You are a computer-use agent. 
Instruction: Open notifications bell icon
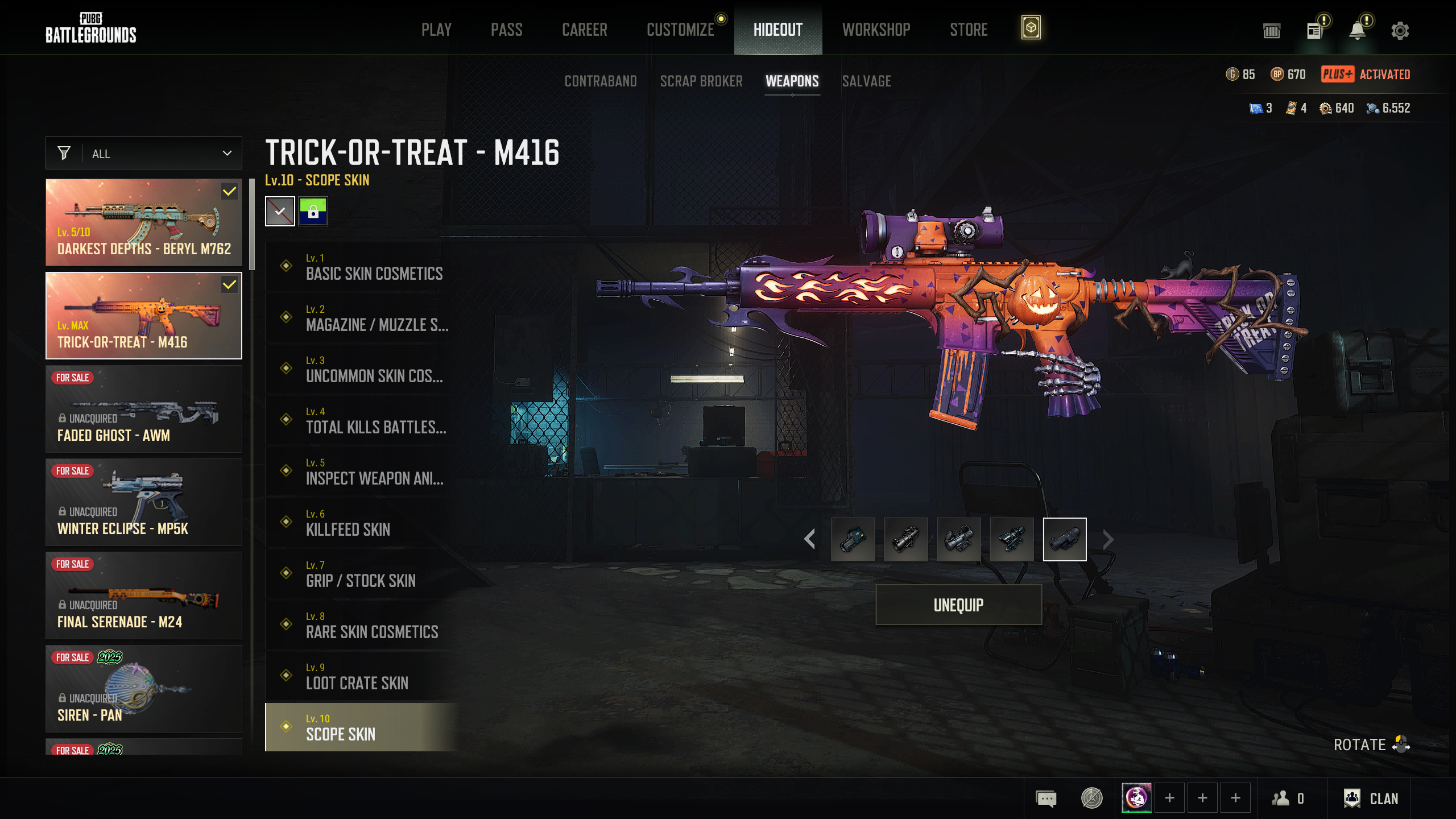(x=1358, y=31)
